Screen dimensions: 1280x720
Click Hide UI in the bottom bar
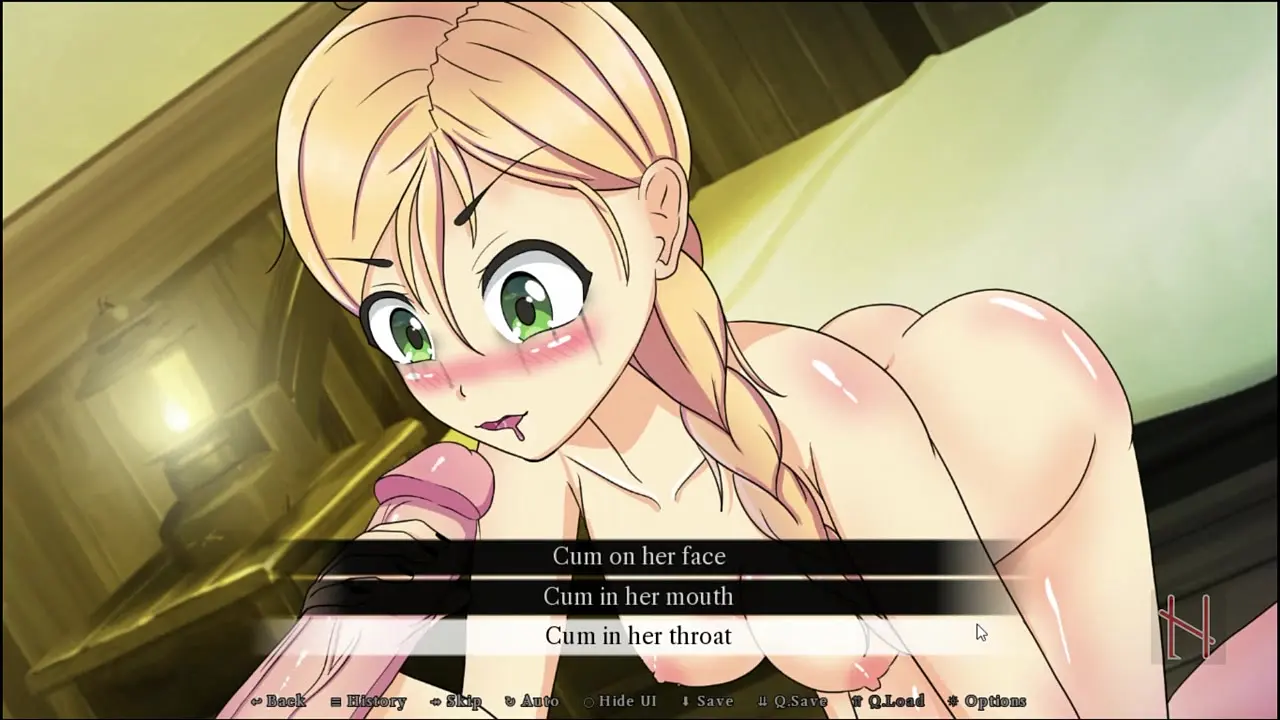[x=620, y=701]
